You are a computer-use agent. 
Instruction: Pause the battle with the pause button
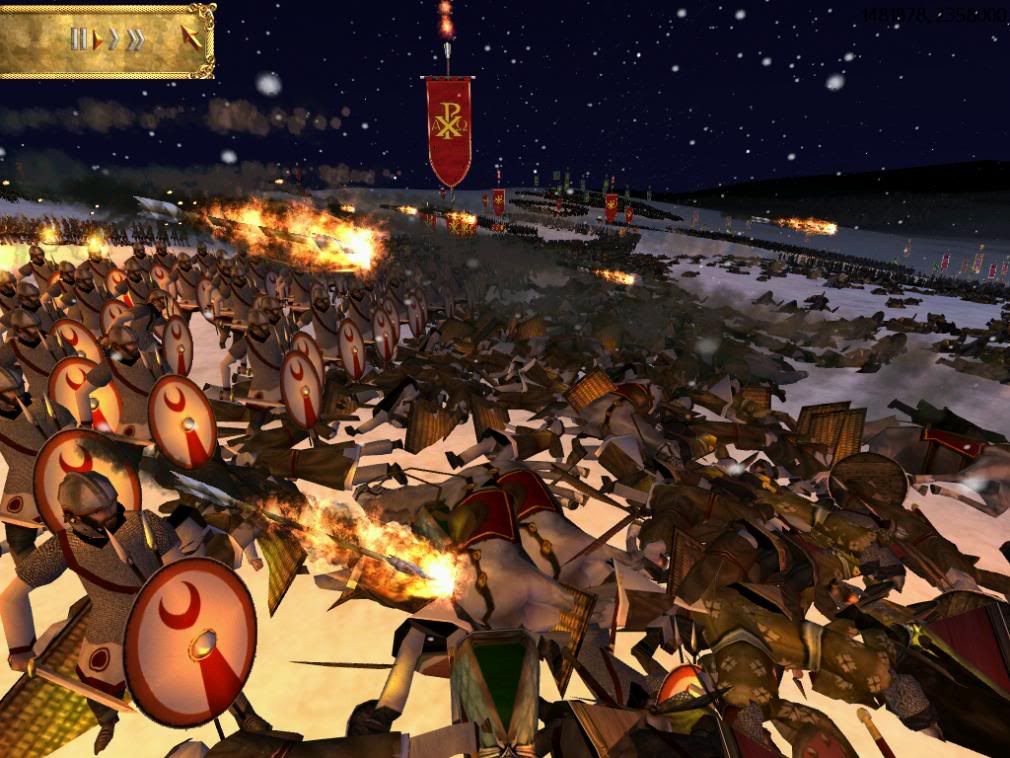pos(78,39)
